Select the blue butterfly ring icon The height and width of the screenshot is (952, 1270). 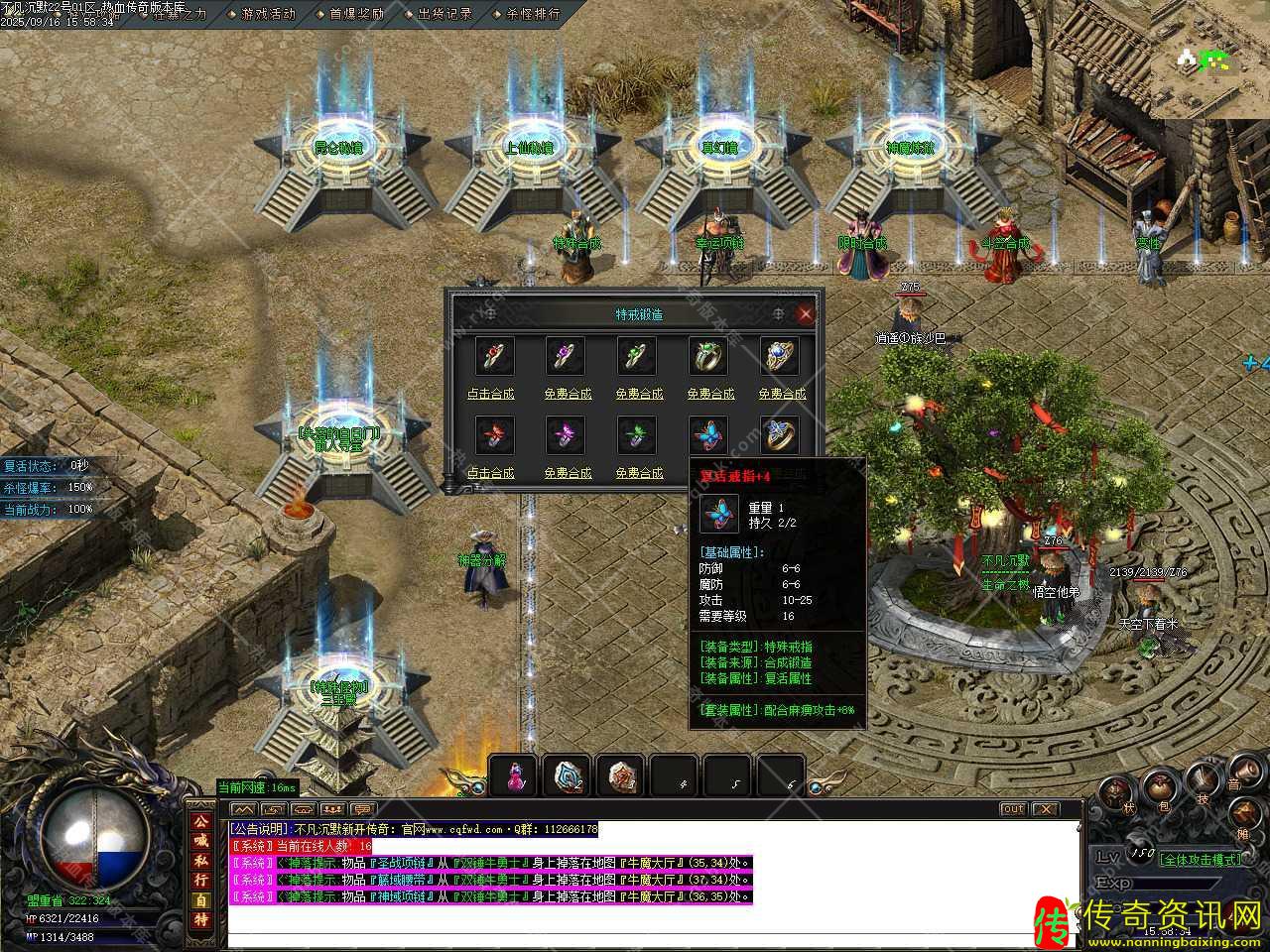click(x=709, y=434)
